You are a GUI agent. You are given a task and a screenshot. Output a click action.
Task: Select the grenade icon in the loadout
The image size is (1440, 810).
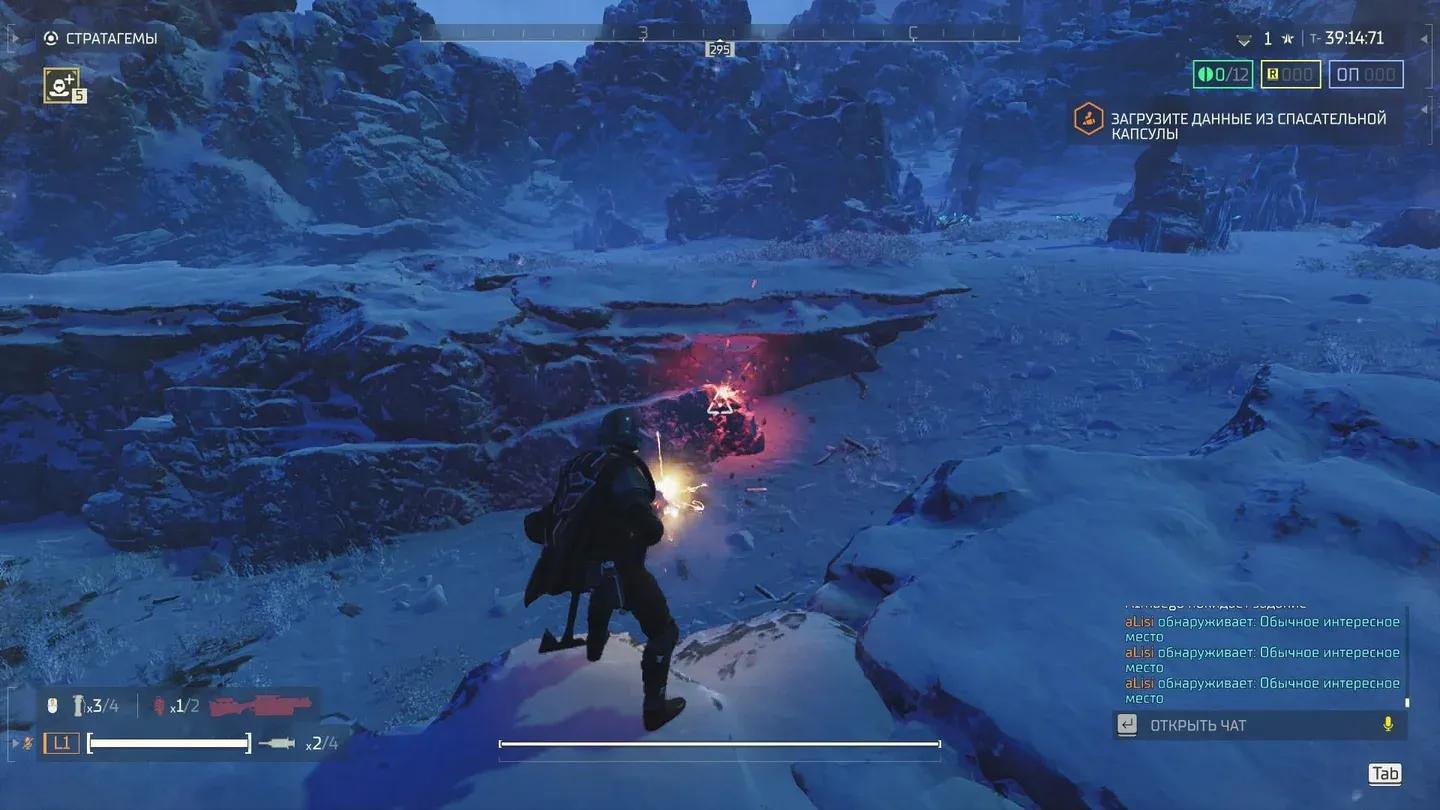click(x=157, y=706)
